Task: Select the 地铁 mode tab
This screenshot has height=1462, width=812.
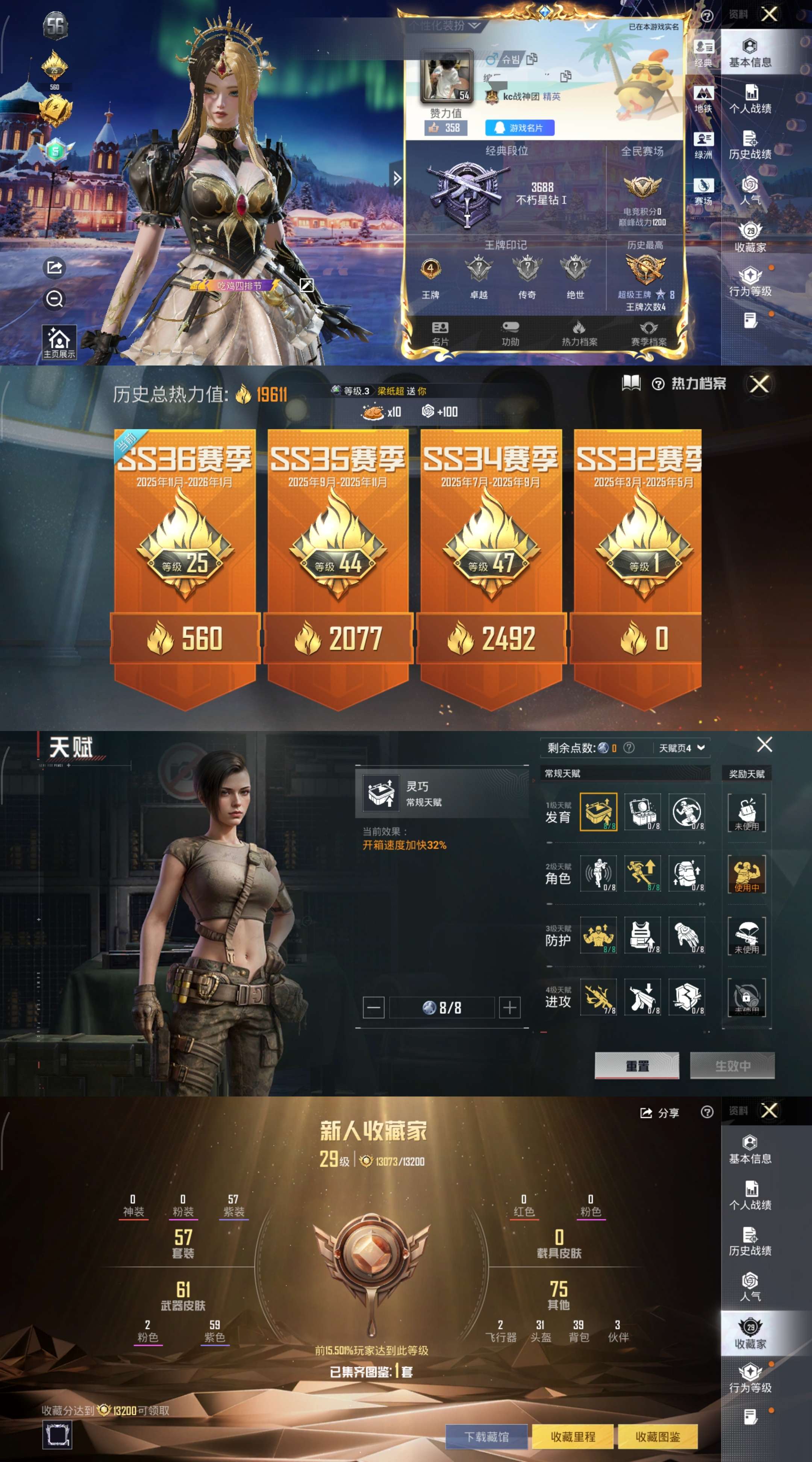Action: [x=703, y=99]
